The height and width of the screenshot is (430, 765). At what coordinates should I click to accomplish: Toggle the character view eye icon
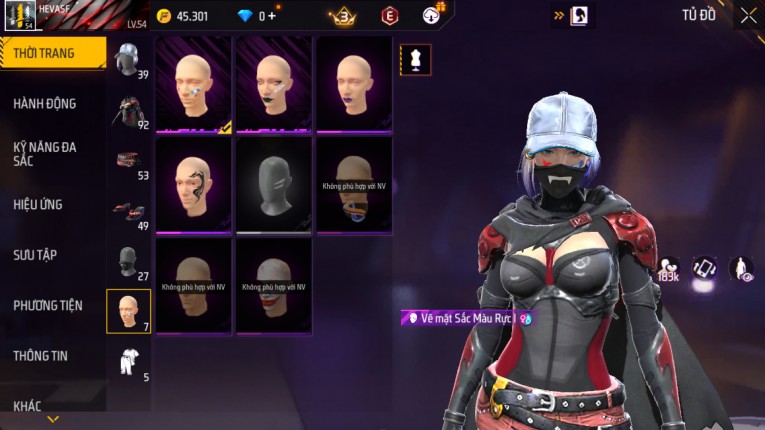741,268
